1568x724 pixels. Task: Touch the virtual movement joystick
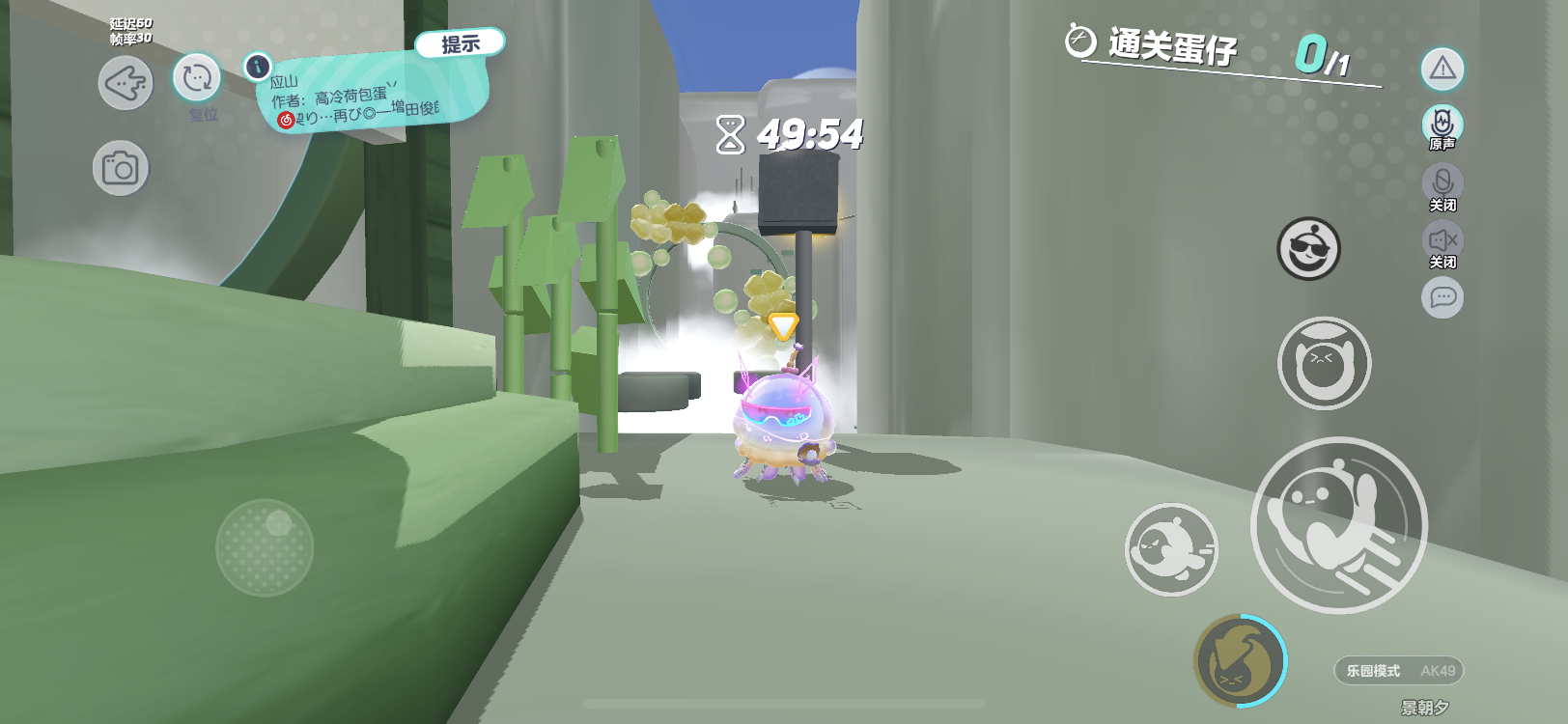point(265,547)
